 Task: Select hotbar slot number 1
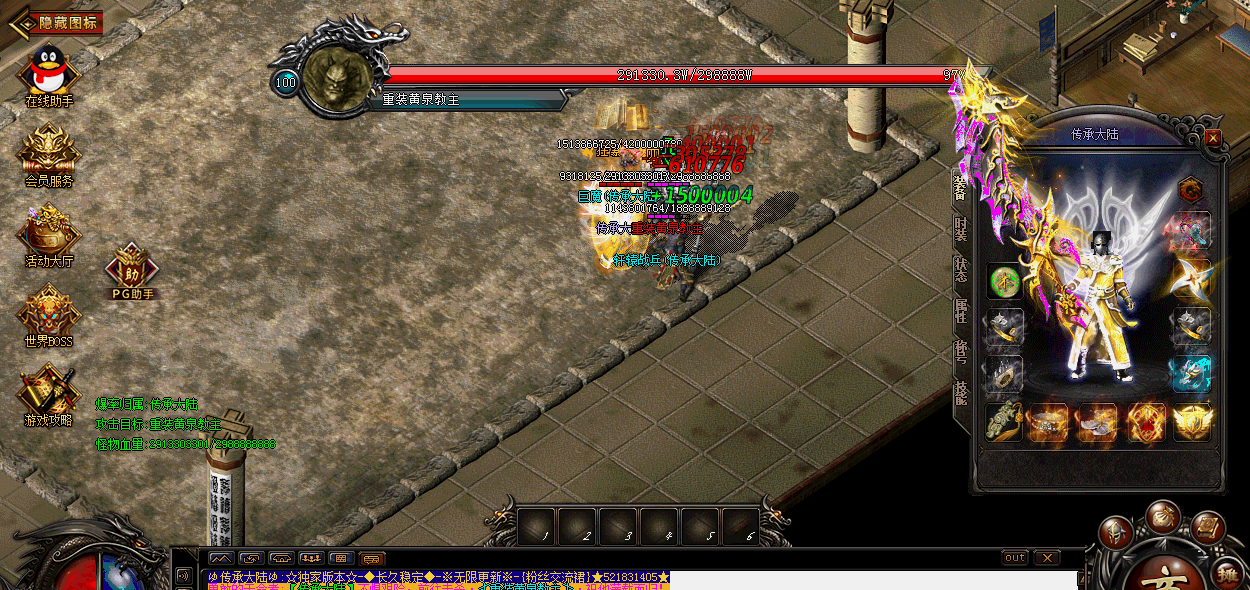tap(537, 527)
